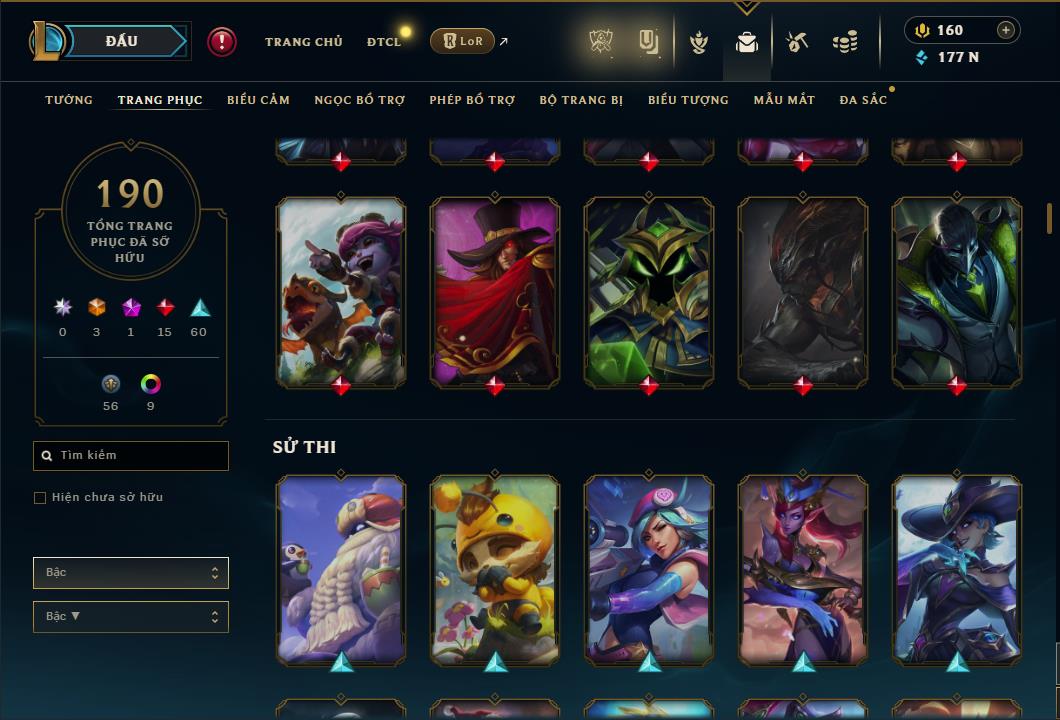This screenshot has width=1060, height=720.
Task: Choose the red-caped top hat skin card
Action: pos(495,292)
